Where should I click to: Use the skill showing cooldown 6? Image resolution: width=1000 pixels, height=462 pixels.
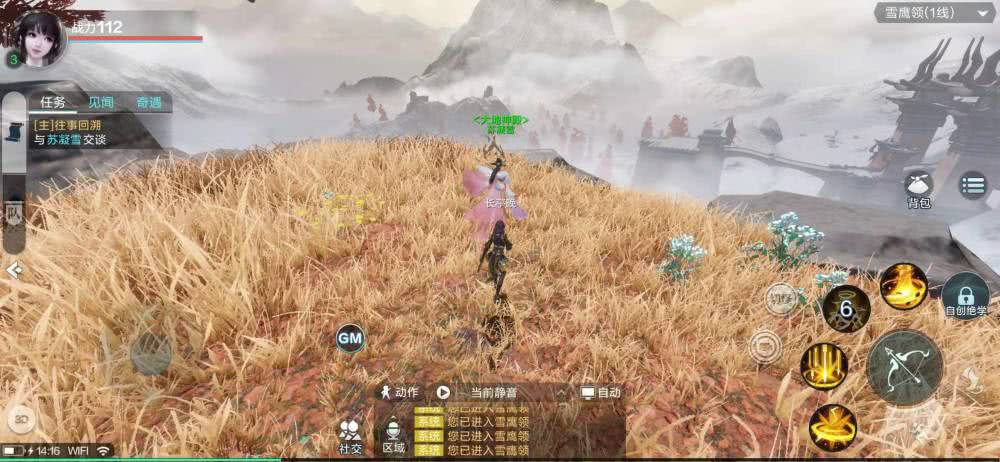pyautogui.click(x=846, y=309)
